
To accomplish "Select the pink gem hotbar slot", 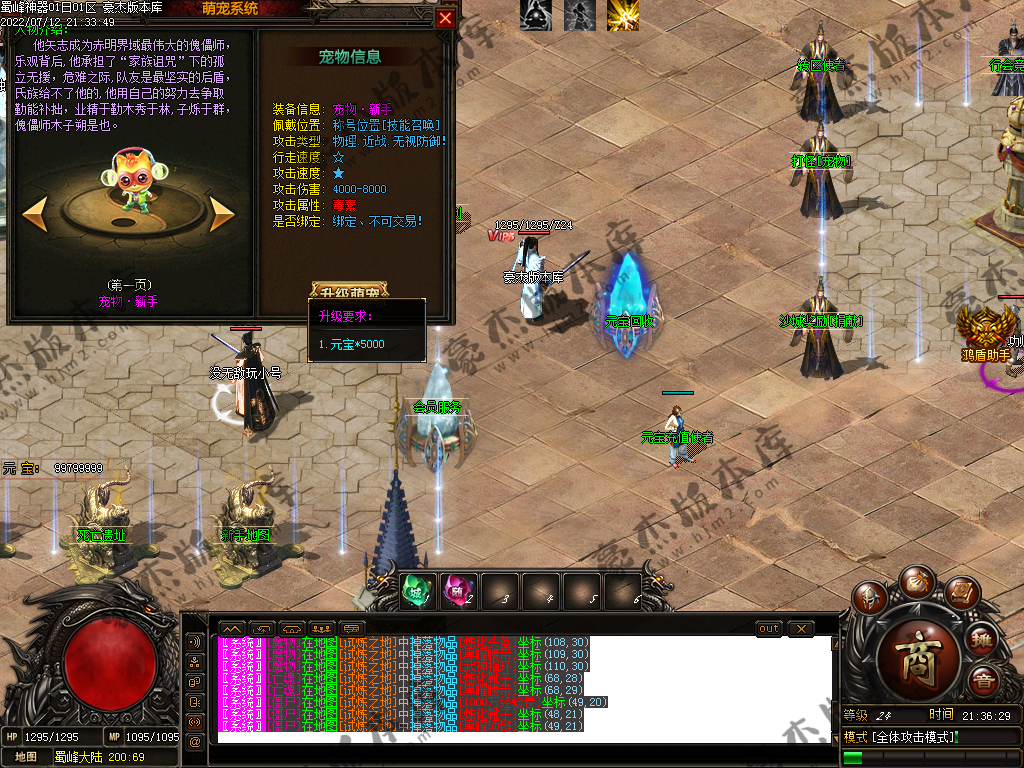I will 457,591.
